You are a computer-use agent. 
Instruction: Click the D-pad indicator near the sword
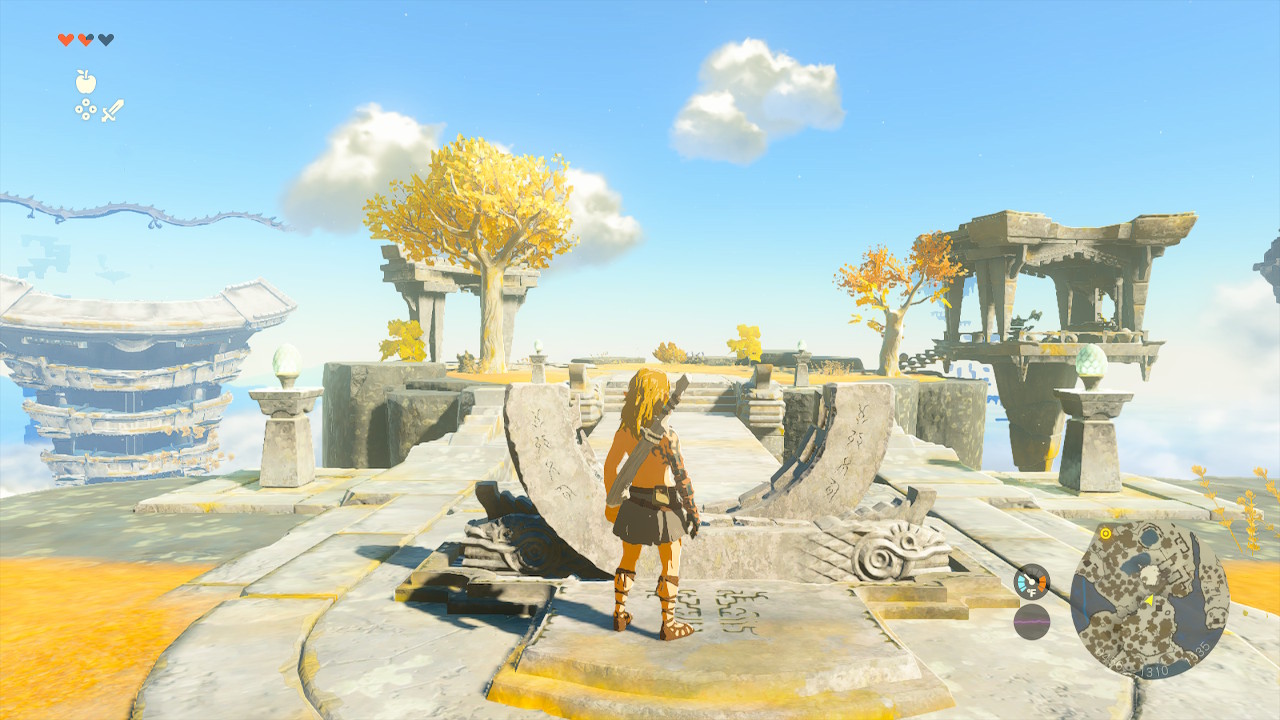[88, 110]
